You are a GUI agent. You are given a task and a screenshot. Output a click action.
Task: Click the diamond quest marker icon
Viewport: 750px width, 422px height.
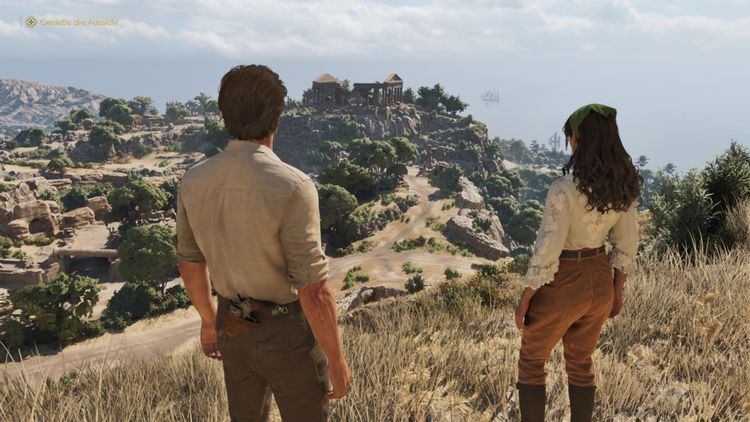[31, 21]
